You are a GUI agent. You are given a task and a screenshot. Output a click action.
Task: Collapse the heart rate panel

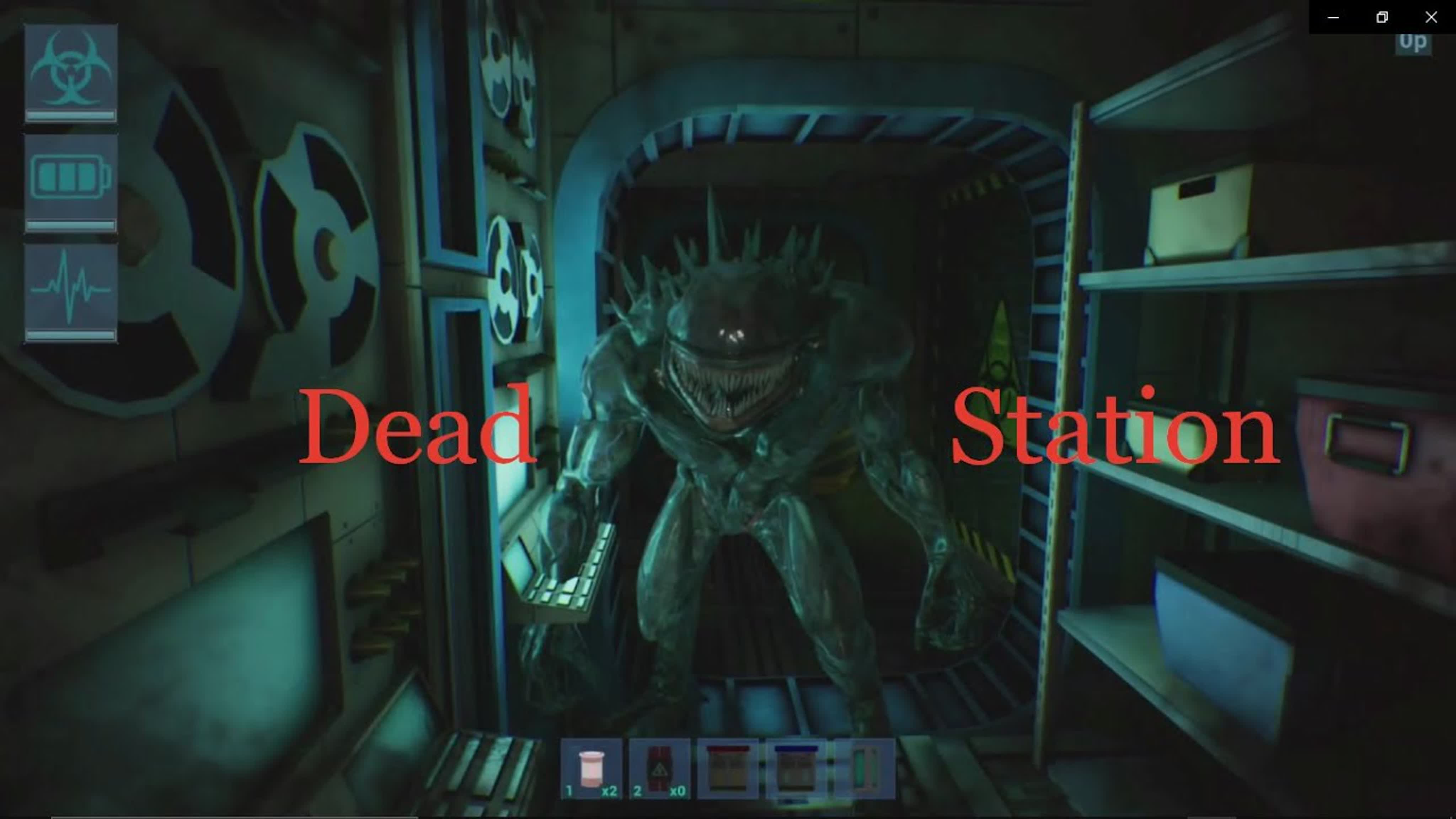(x=71, y=291)
